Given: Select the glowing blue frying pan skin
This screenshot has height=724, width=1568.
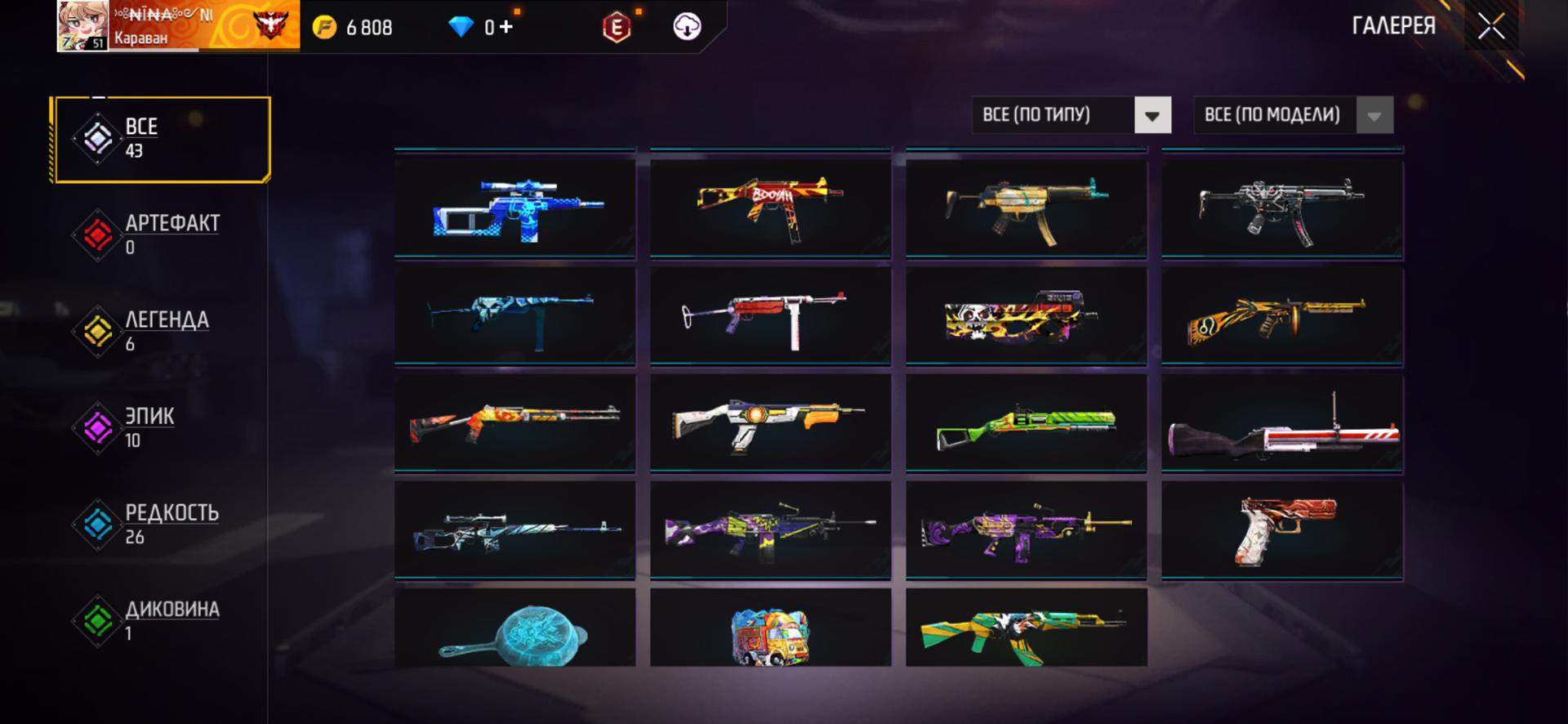Looking at the screenshot, I should (514, 631).
